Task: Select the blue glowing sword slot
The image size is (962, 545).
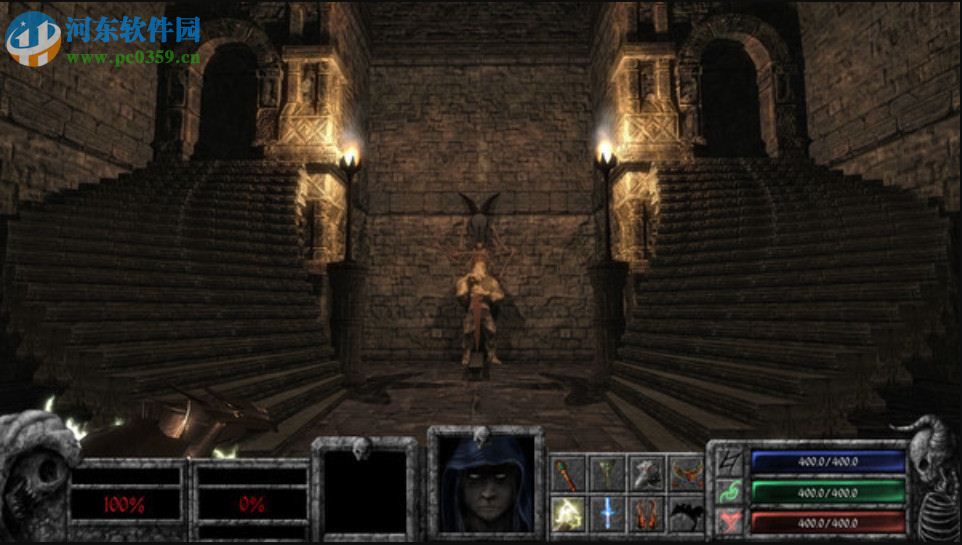Action: point(606,513)
